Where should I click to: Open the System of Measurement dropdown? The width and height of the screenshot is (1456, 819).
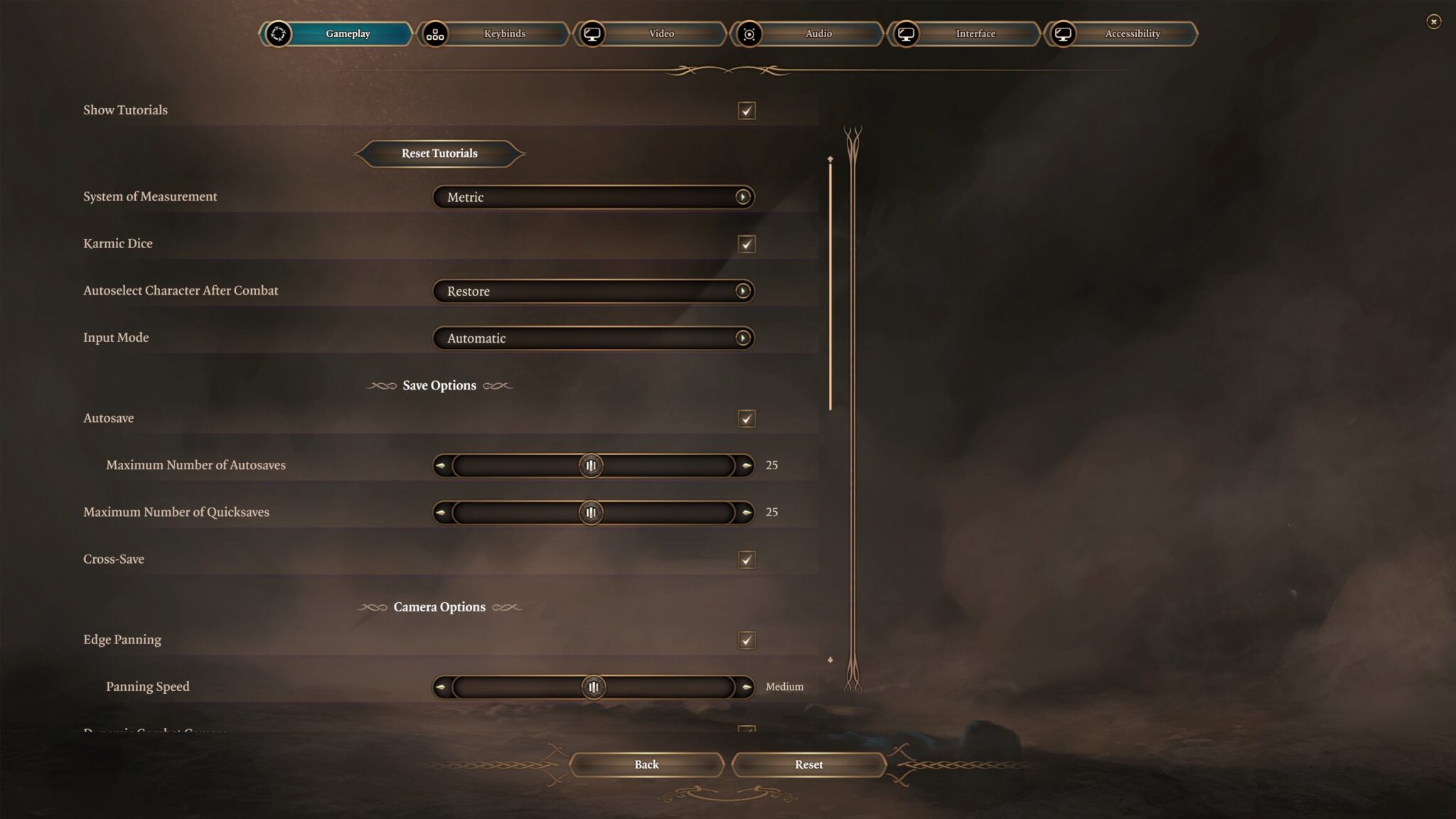click(x=594, y=197)
